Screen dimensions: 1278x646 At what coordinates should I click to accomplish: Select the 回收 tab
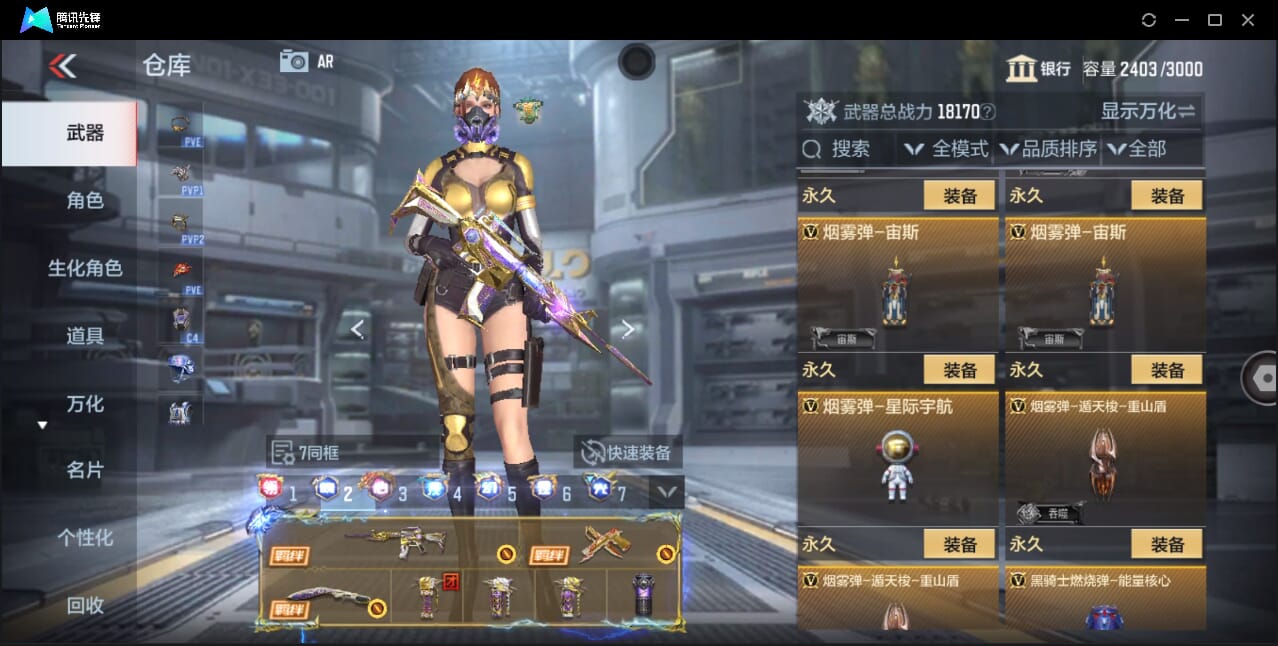click(85, 605)
